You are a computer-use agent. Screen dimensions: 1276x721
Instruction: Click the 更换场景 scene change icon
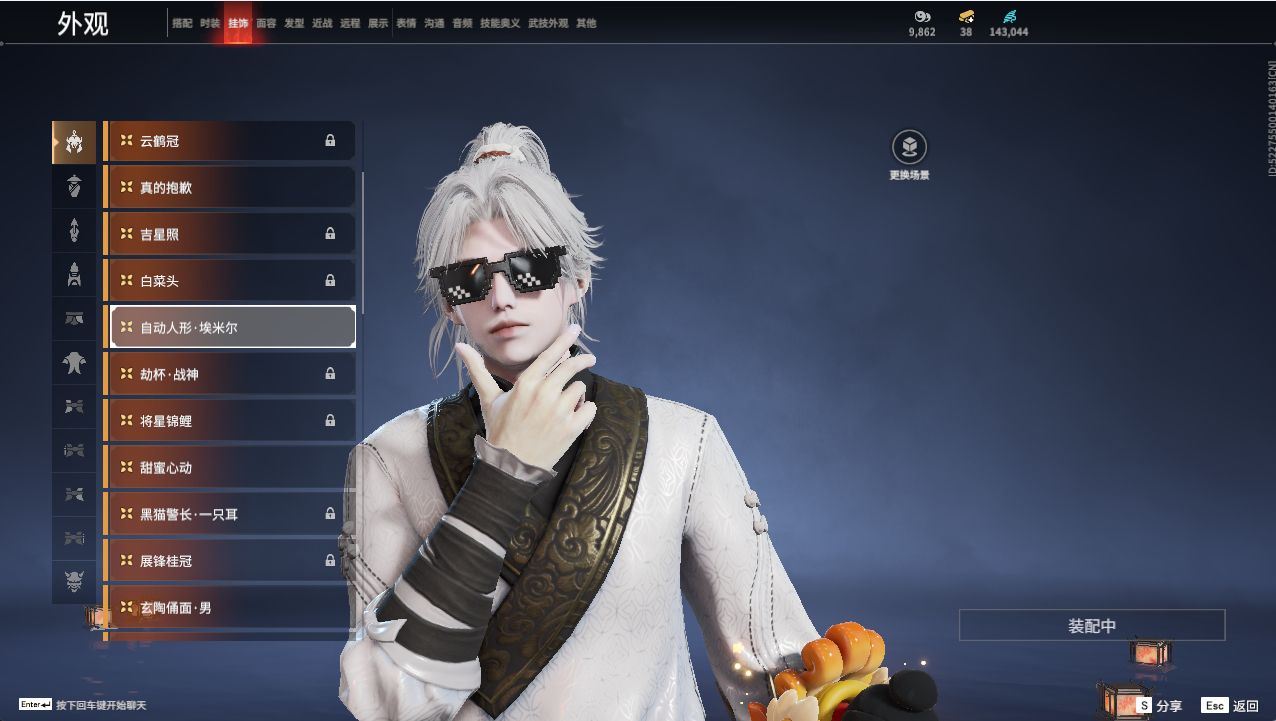coord(909,148)
